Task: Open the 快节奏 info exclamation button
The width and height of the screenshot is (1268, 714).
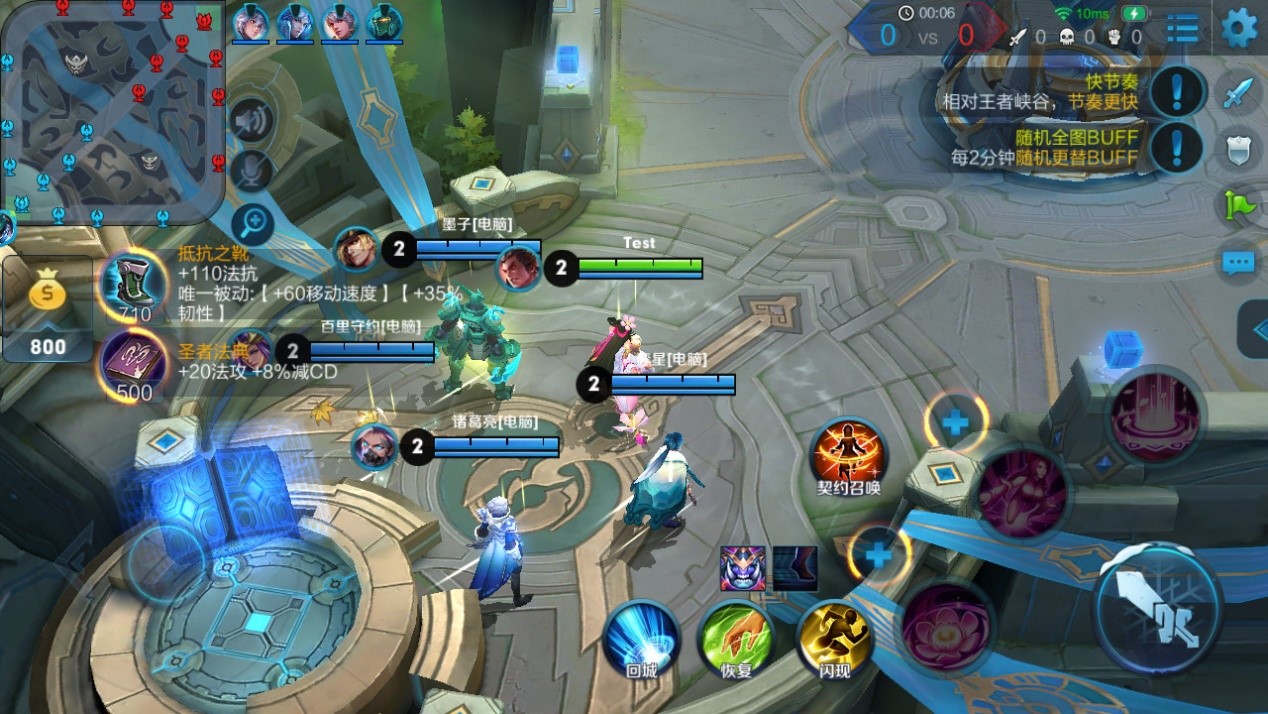Action: click(x=1177, y=92)
